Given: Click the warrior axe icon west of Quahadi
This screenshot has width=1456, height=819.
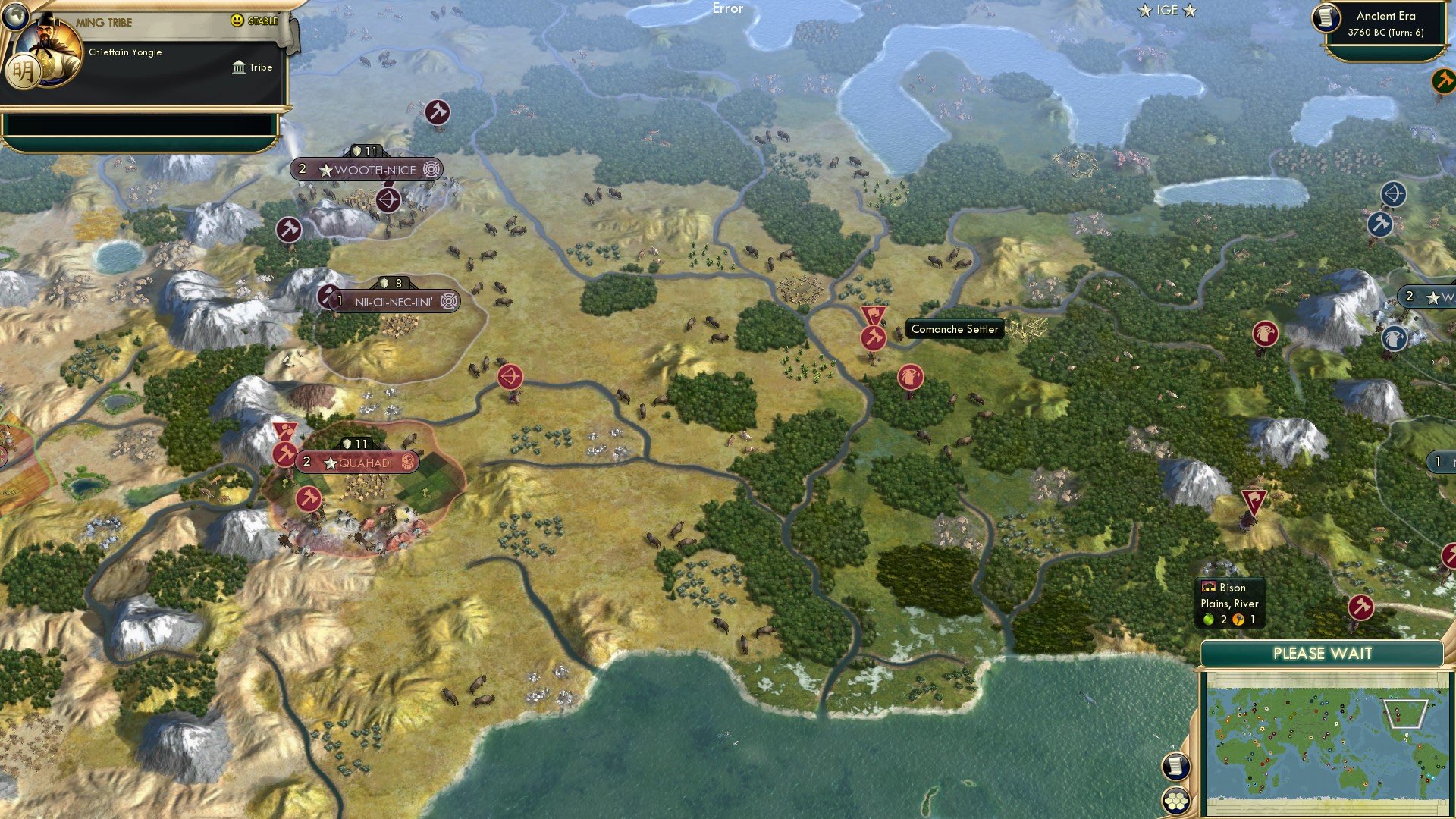Looking at the screenshot, I should (285, 455).
